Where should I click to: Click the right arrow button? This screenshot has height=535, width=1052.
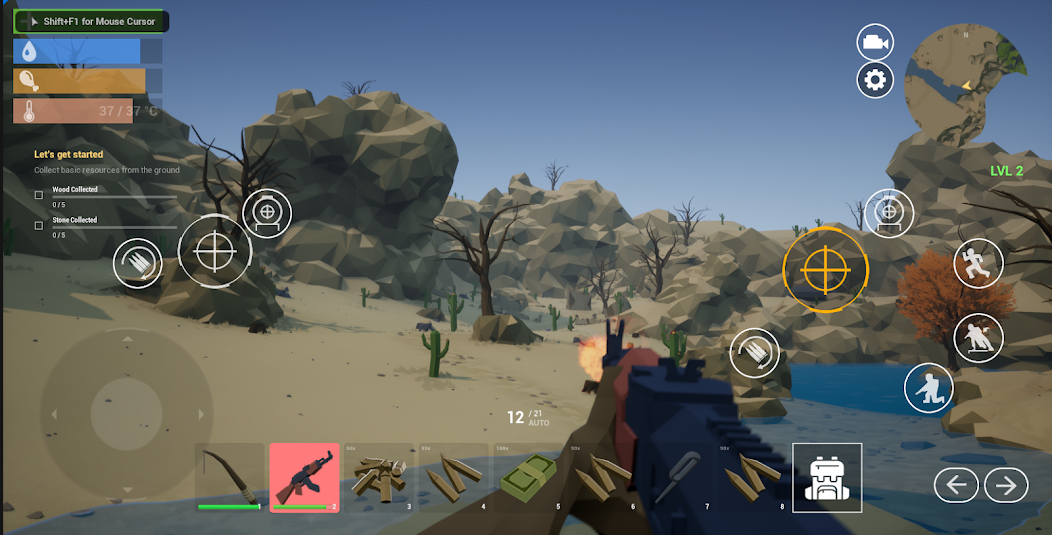pos(1006,485)
